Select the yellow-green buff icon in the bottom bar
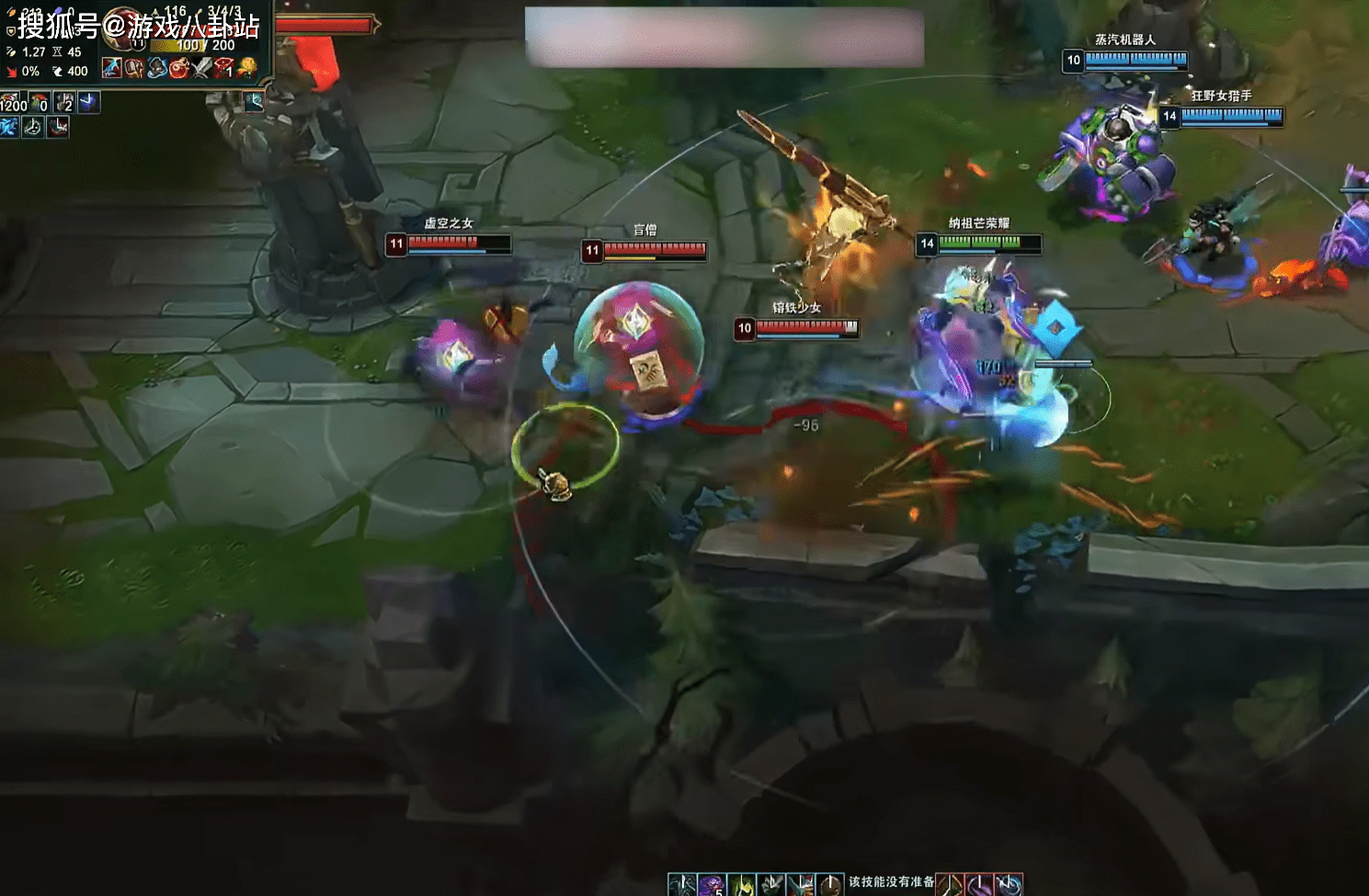 pos(741,885)
